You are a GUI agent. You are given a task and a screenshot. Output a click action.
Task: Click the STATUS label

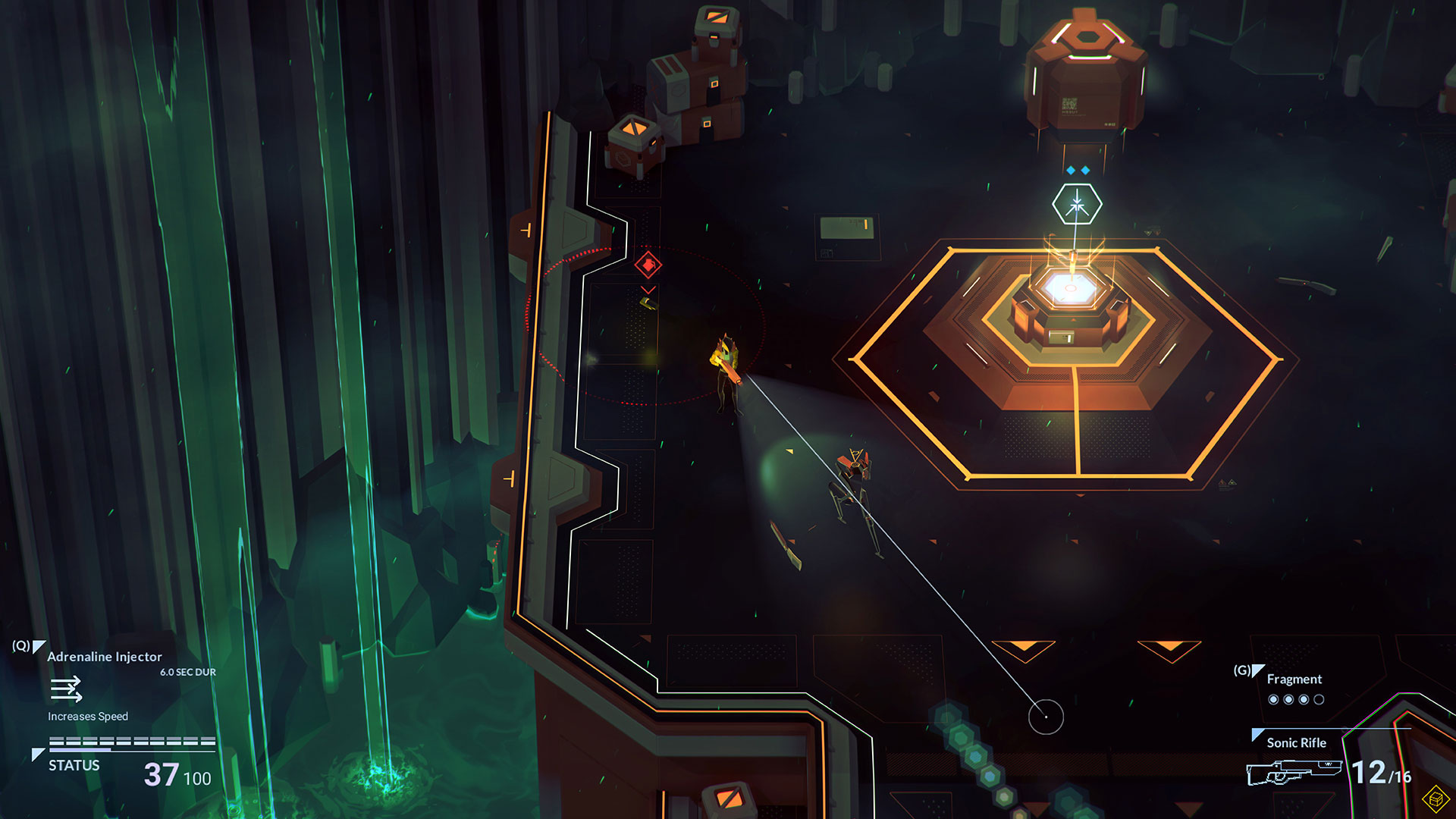[74, 765]
